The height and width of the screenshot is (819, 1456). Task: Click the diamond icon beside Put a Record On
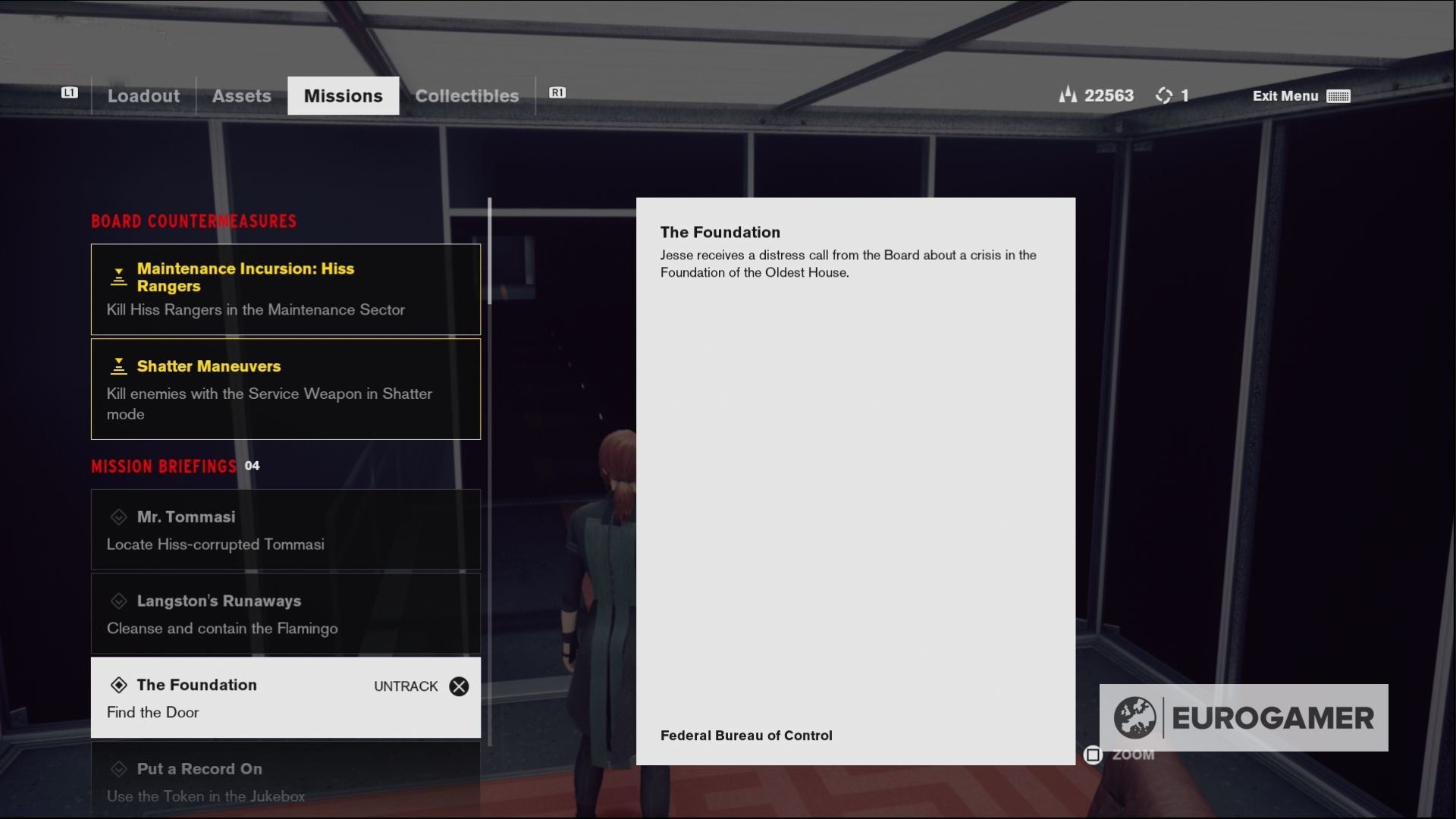click(x=119, y=769)
